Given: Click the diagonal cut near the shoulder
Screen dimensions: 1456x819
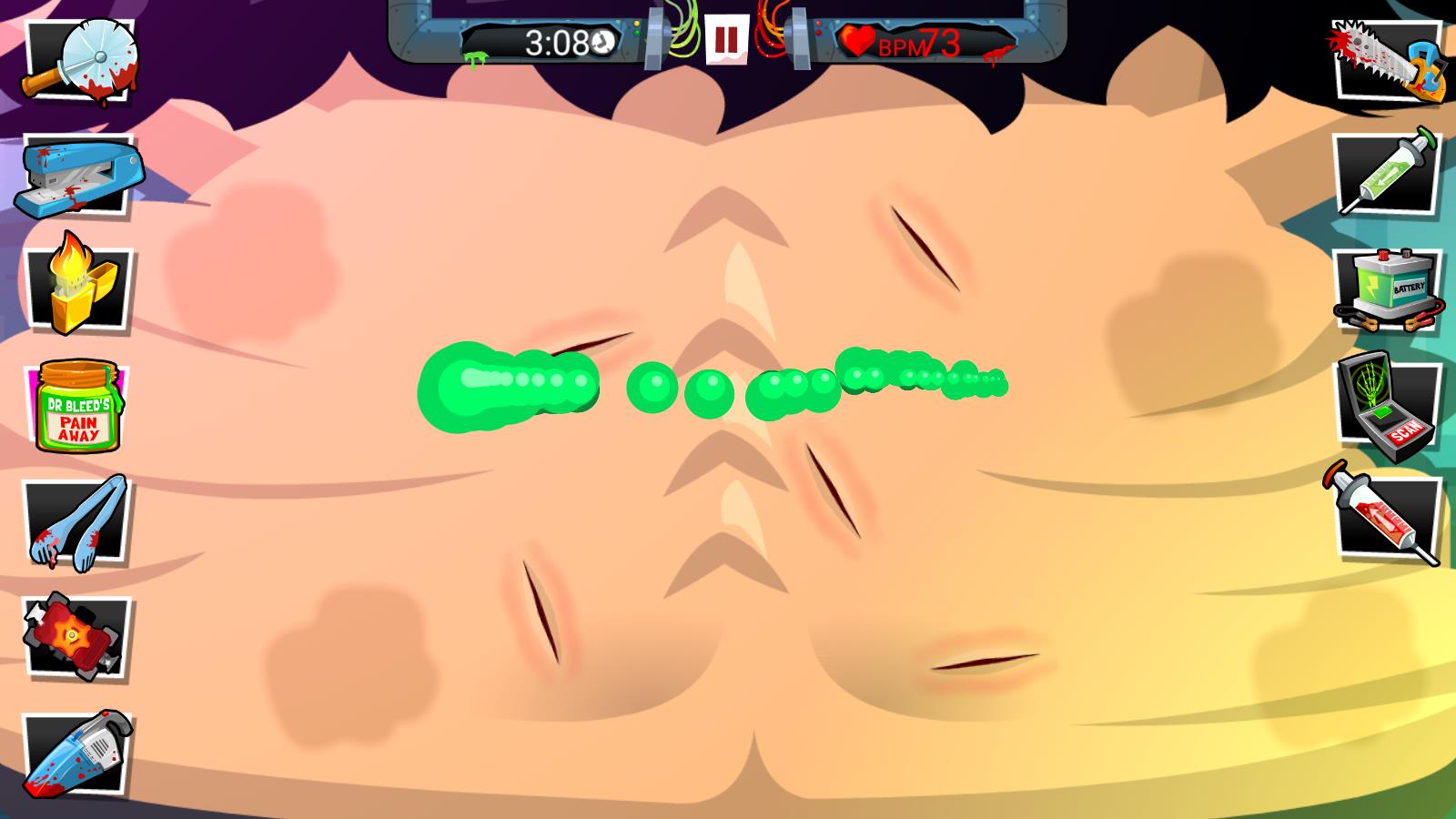Looking at the screenshot, I should click(x=924, y=246).
